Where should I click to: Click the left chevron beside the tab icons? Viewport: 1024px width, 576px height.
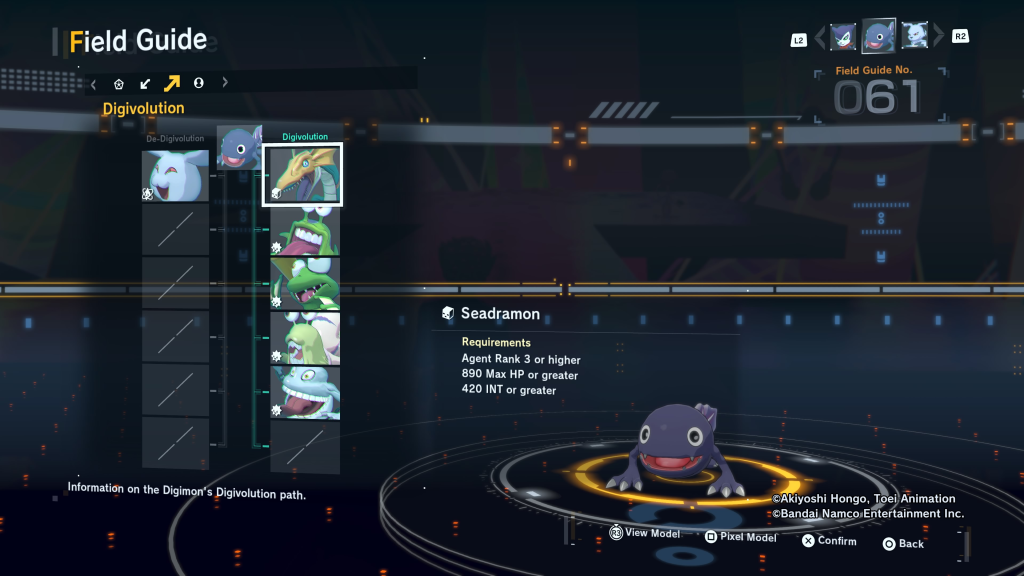pyautogui.click(x=94, y=84)
